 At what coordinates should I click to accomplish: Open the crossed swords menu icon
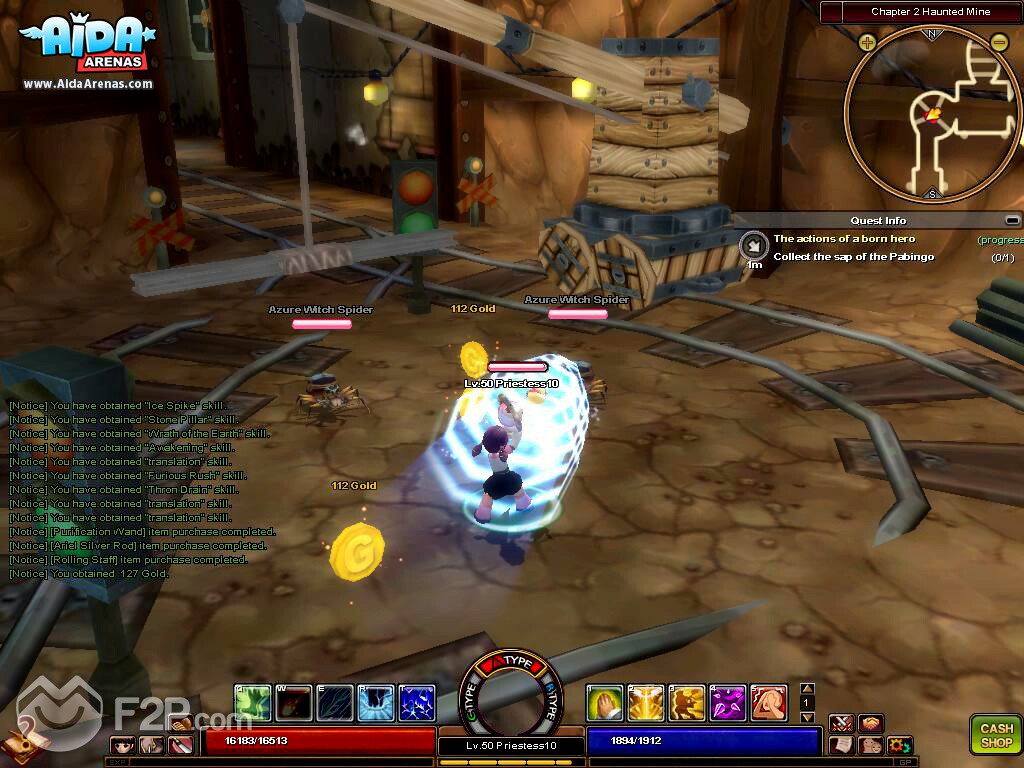click(x=840, y=723)
